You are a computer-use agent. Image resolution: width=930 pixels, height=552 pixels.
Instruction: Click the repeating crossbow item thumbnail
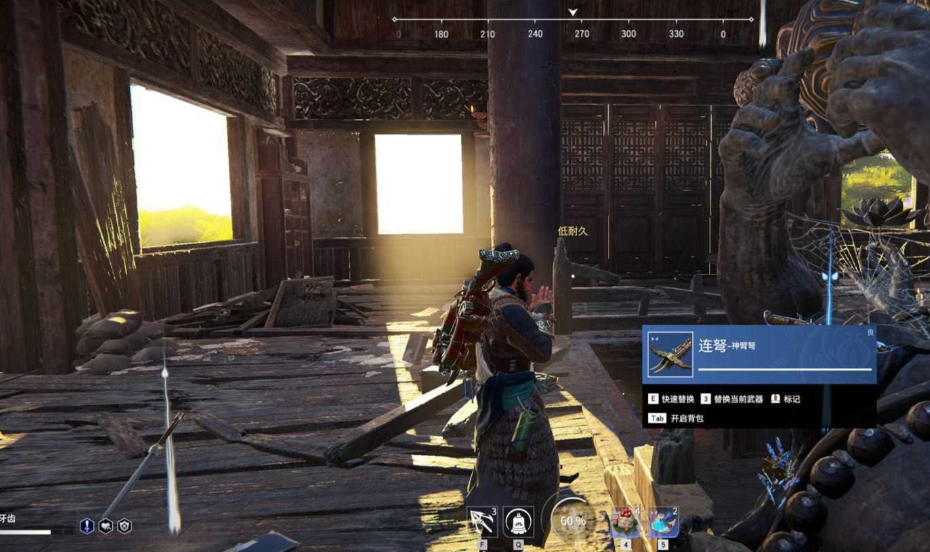click(670, 354)
